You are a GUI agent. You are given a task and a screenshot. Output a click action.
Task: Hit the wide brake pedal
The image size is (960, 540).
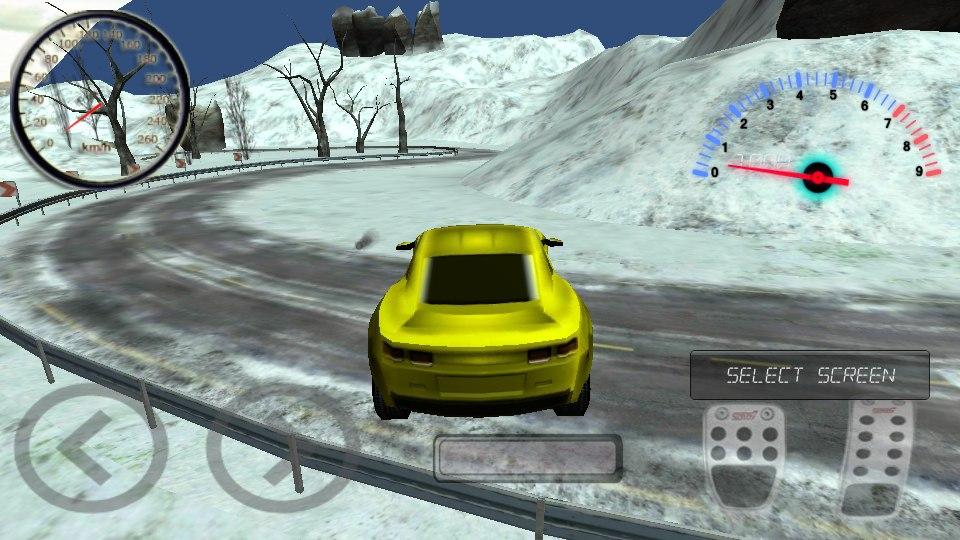[x=741, y=459]
